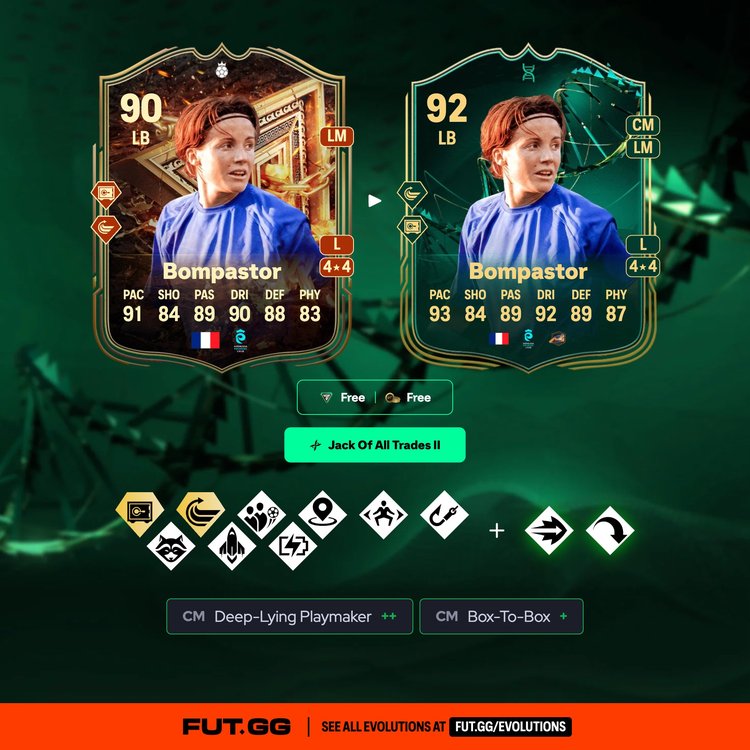Click the fishing hook playstyle icon
This screenshot has width=750, height=750.
coord(444,514)
